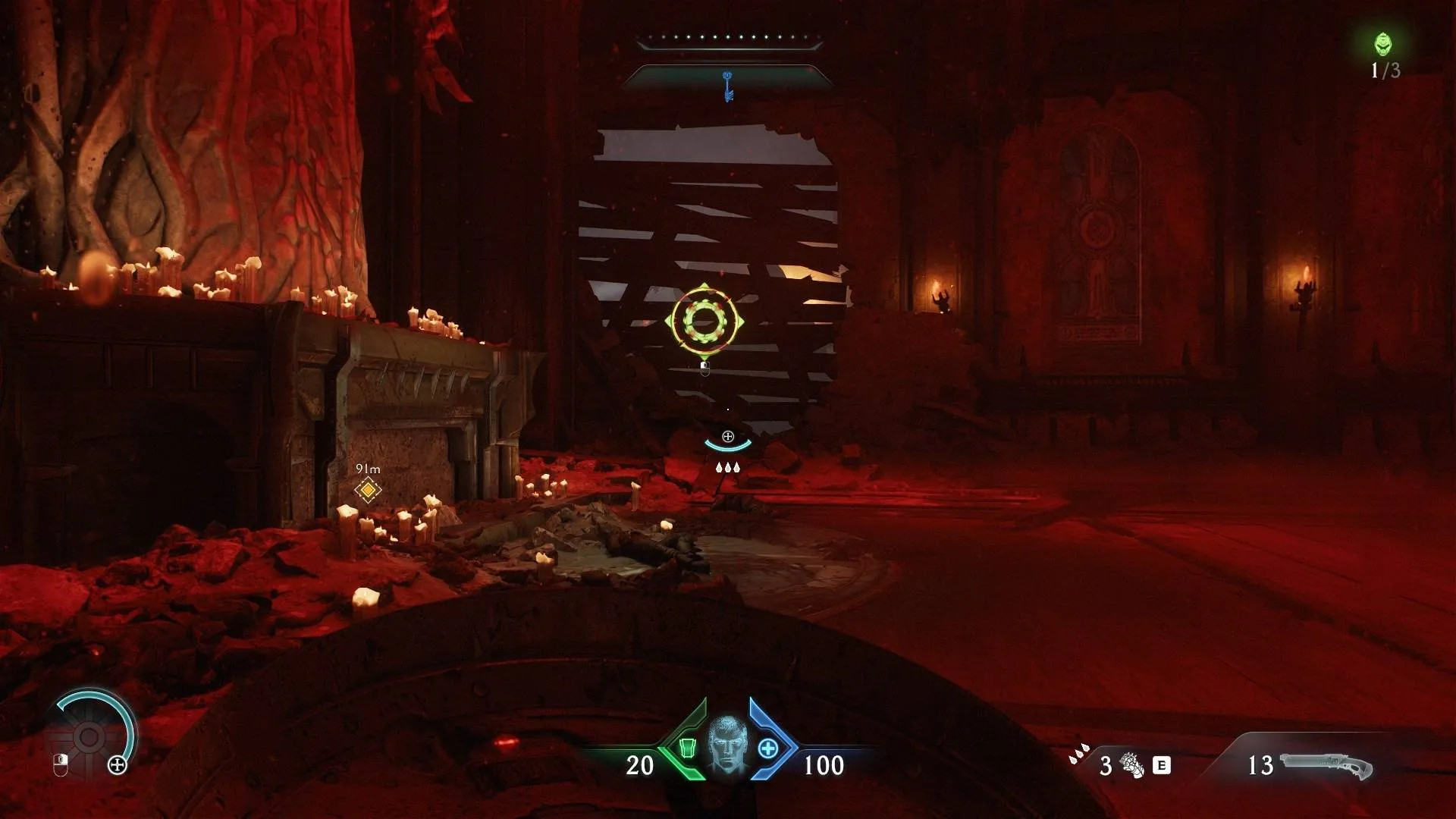Select the shotgun weapon icon

[1326, 766]
